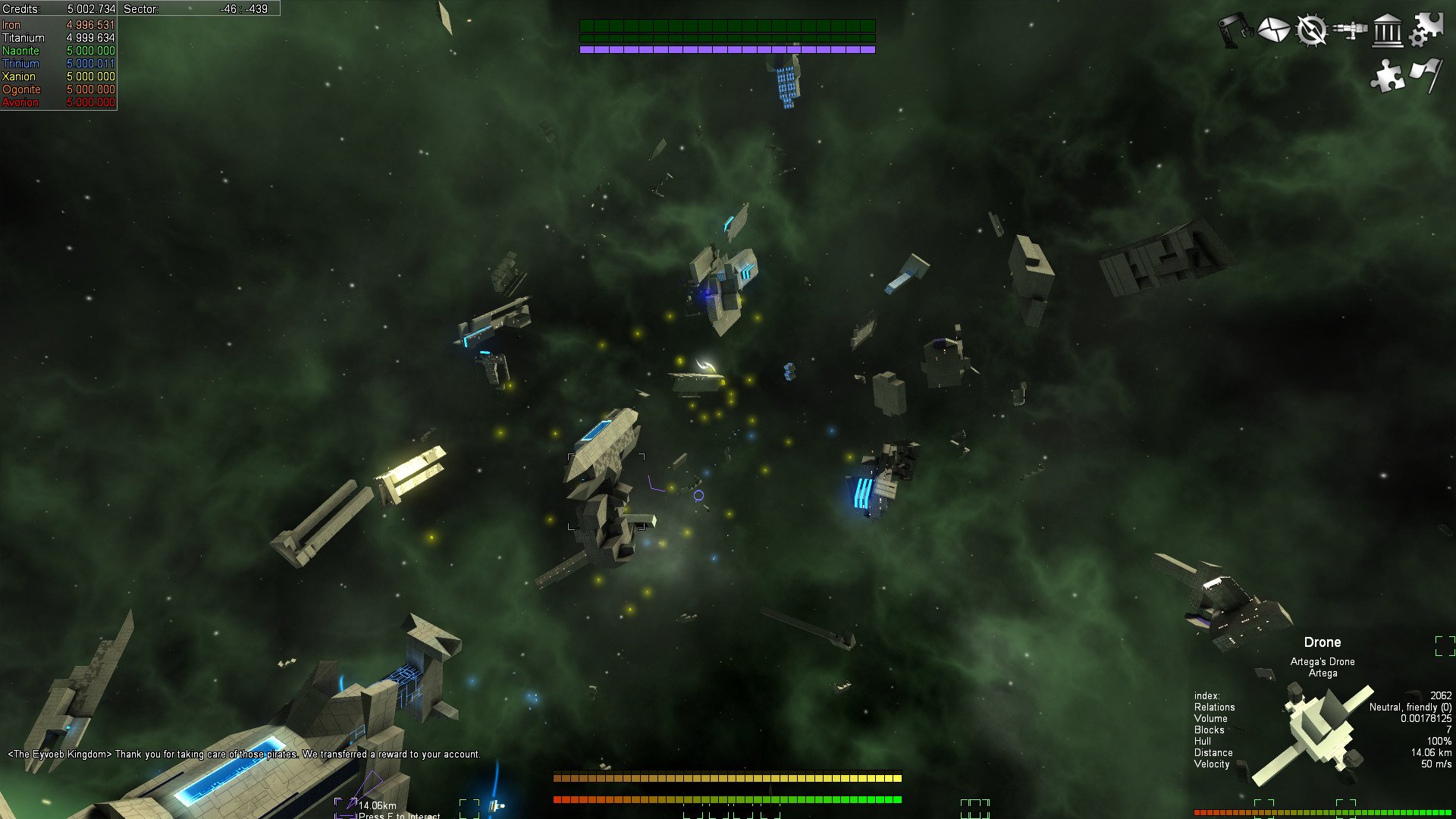Image resolution: width=1456 pixels, height=819 pixels.
Task: Click the interlocking gears icon
Action: (x=1426, y=29)
